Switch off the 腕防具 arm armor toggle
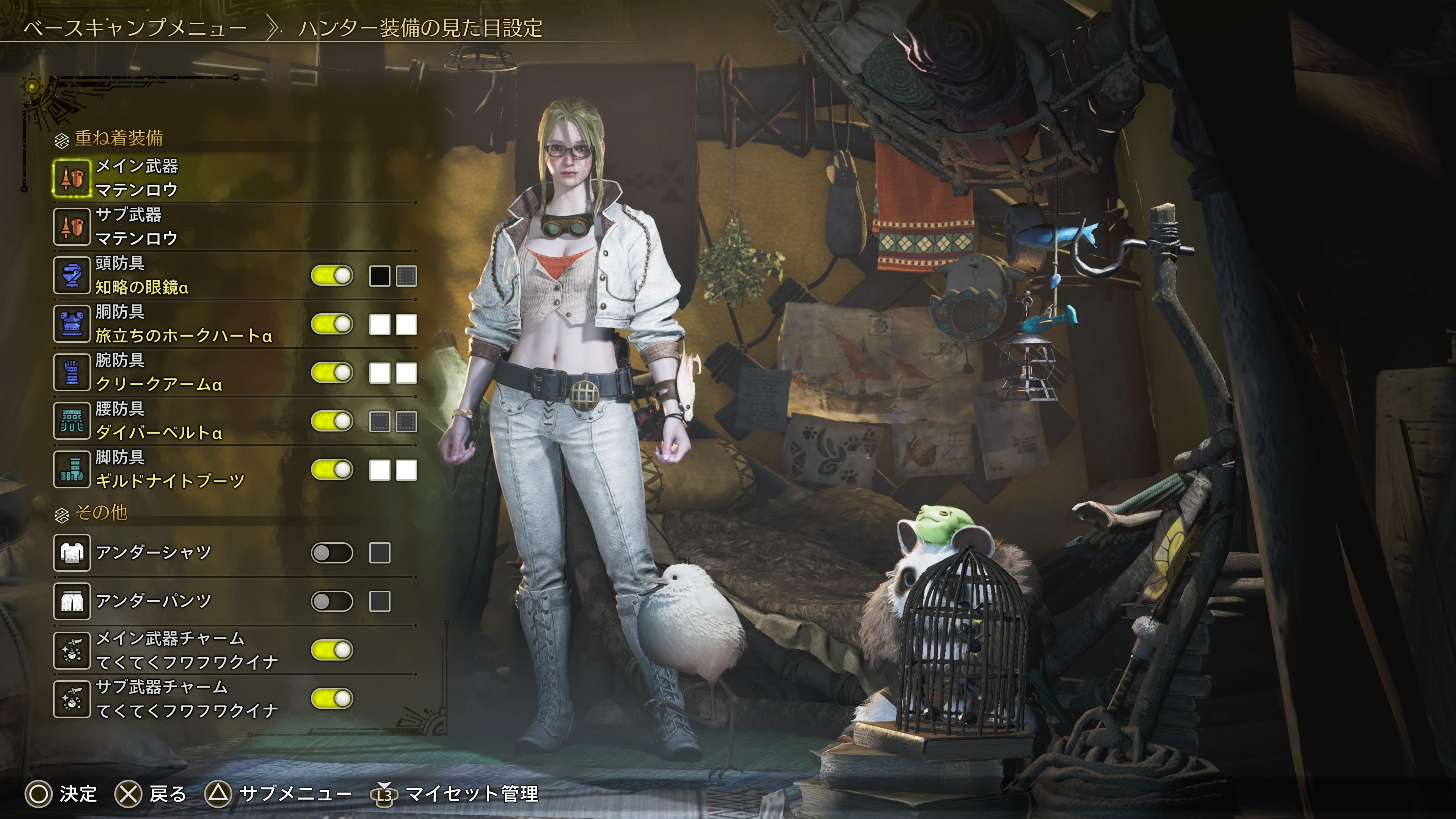 pos(333,373)
